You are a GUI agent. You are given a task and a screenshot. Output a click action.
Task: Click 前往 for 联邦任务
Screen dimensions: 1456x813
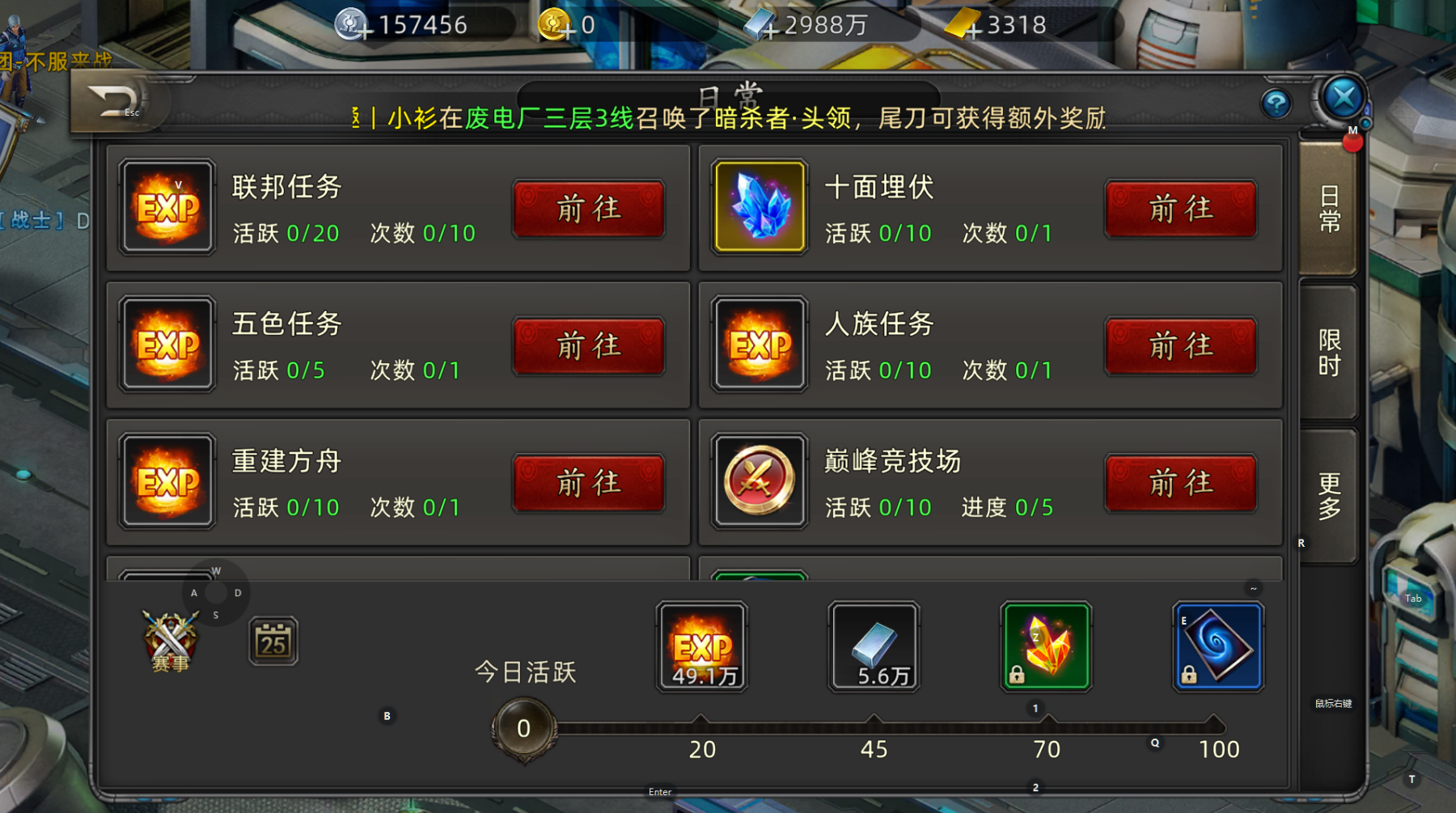pos(589,209)
